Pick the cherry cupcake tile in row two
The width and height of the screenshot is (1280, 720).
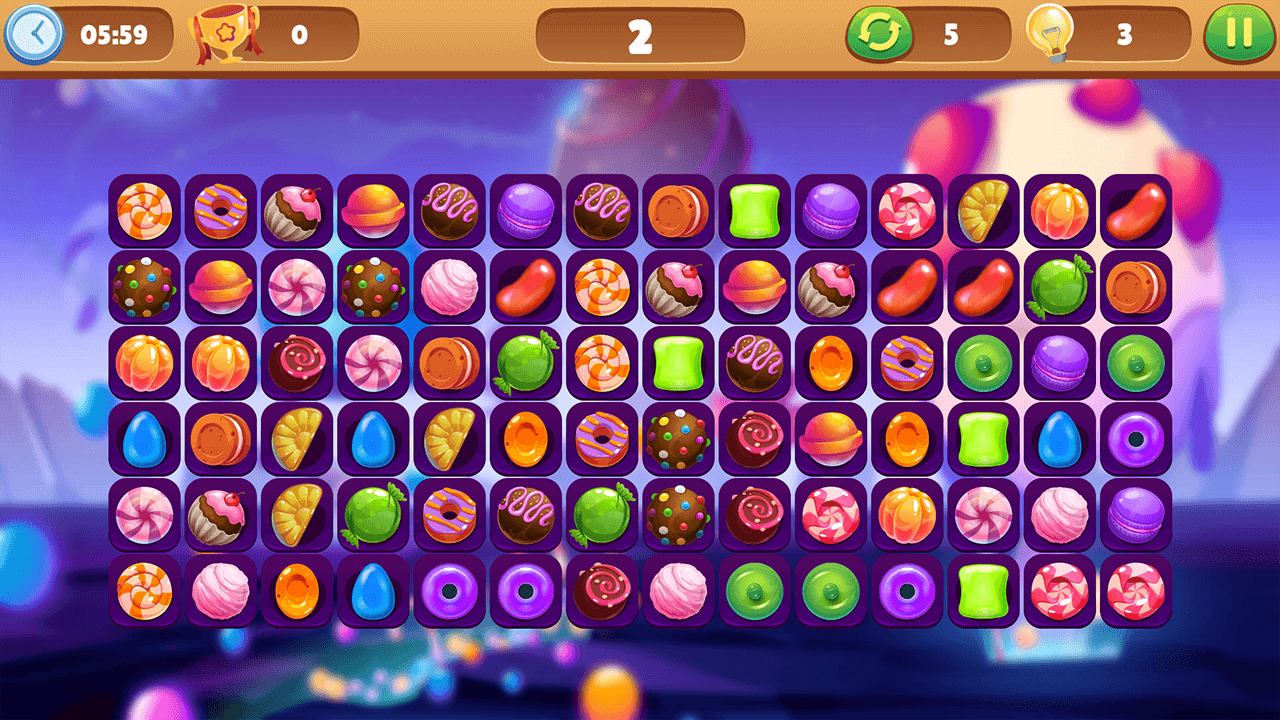click(x=679, y=288)
